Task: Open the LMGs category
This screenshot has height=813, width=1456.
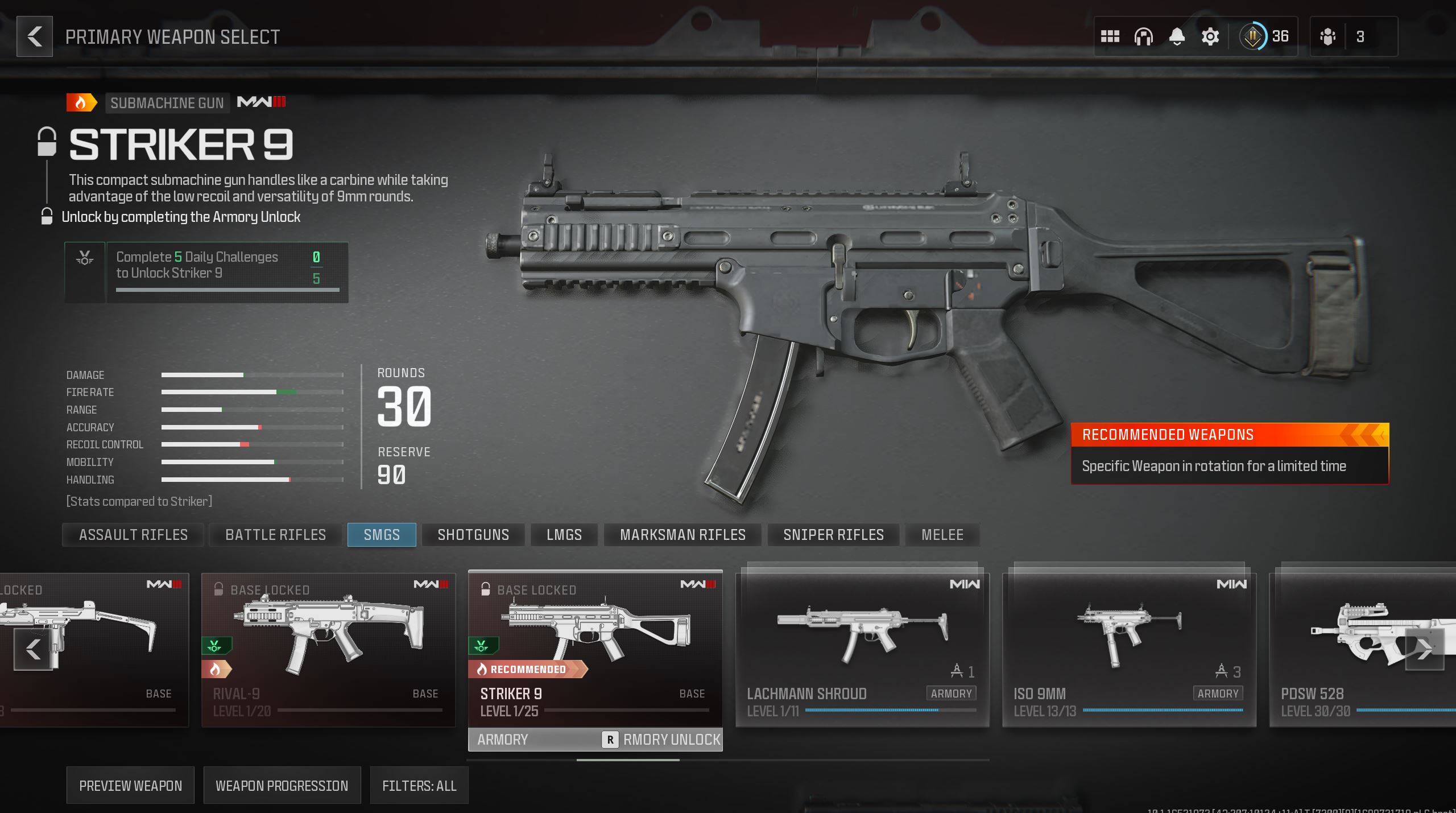Action: point(564,535)
